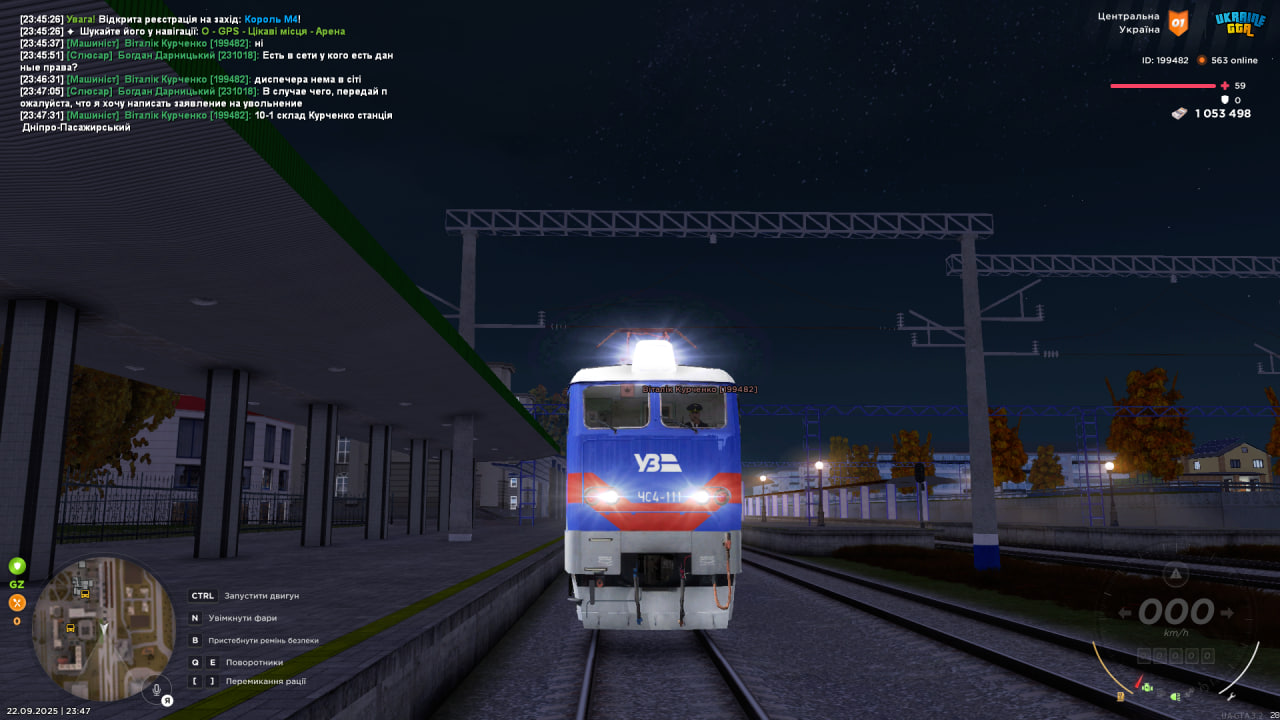1280x720 pixels.
Task: Open the circular minimap
Action: [x=103, y=628]
